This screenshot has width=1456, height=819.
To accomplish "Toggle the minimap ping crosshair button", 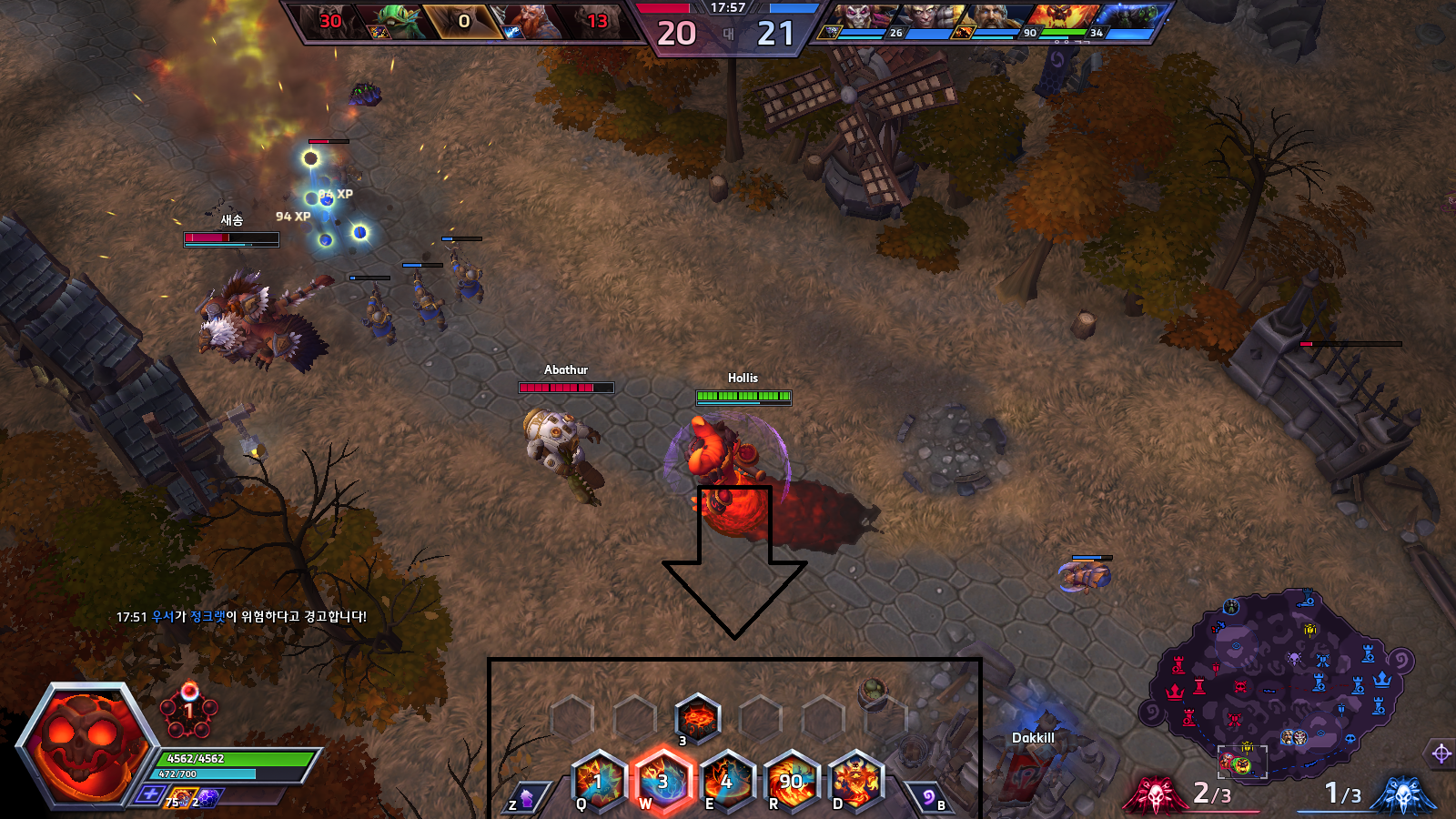I will click(1441, 753).
